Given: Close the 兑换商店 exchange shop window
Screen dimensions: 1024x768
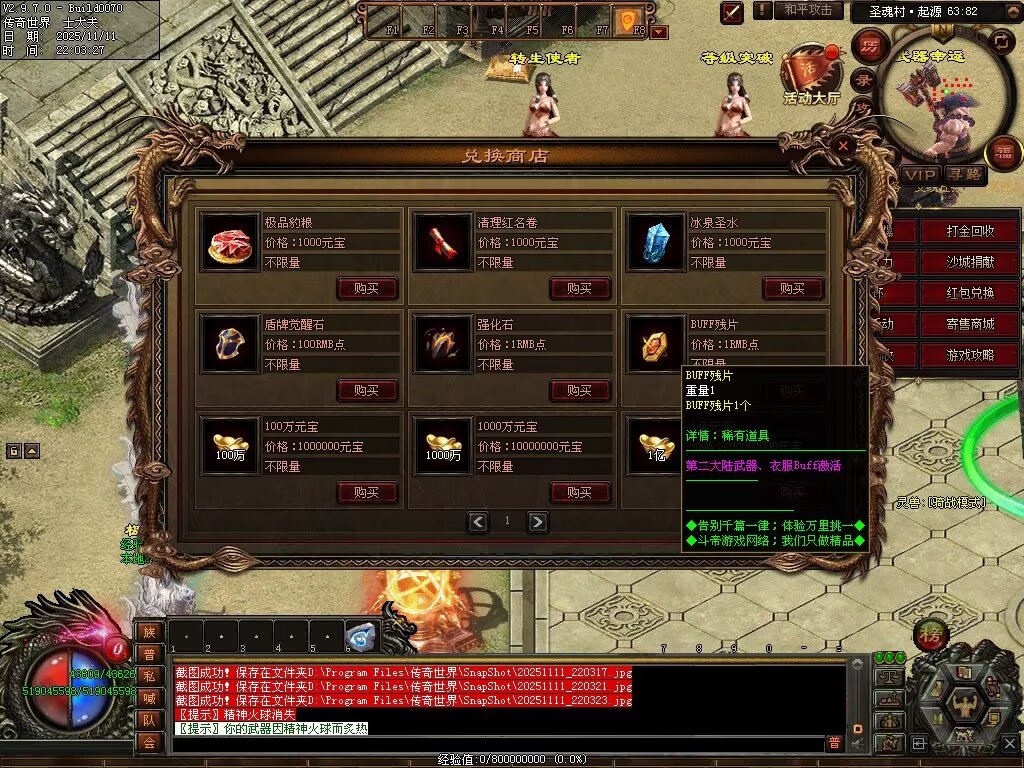Looking at the screenshot, I should pyautogui.click(x=844, y=146).
